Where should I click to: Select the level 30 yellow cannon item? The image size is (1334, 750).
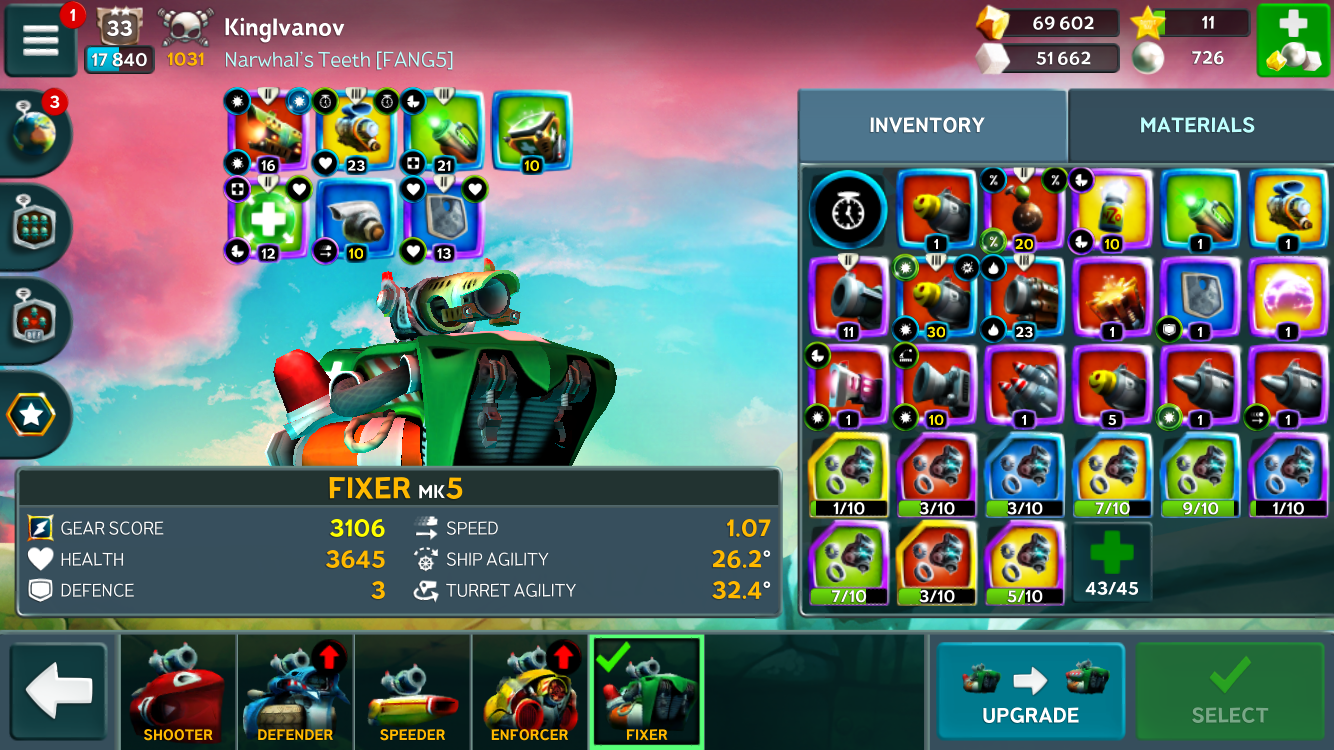(936, 299)
